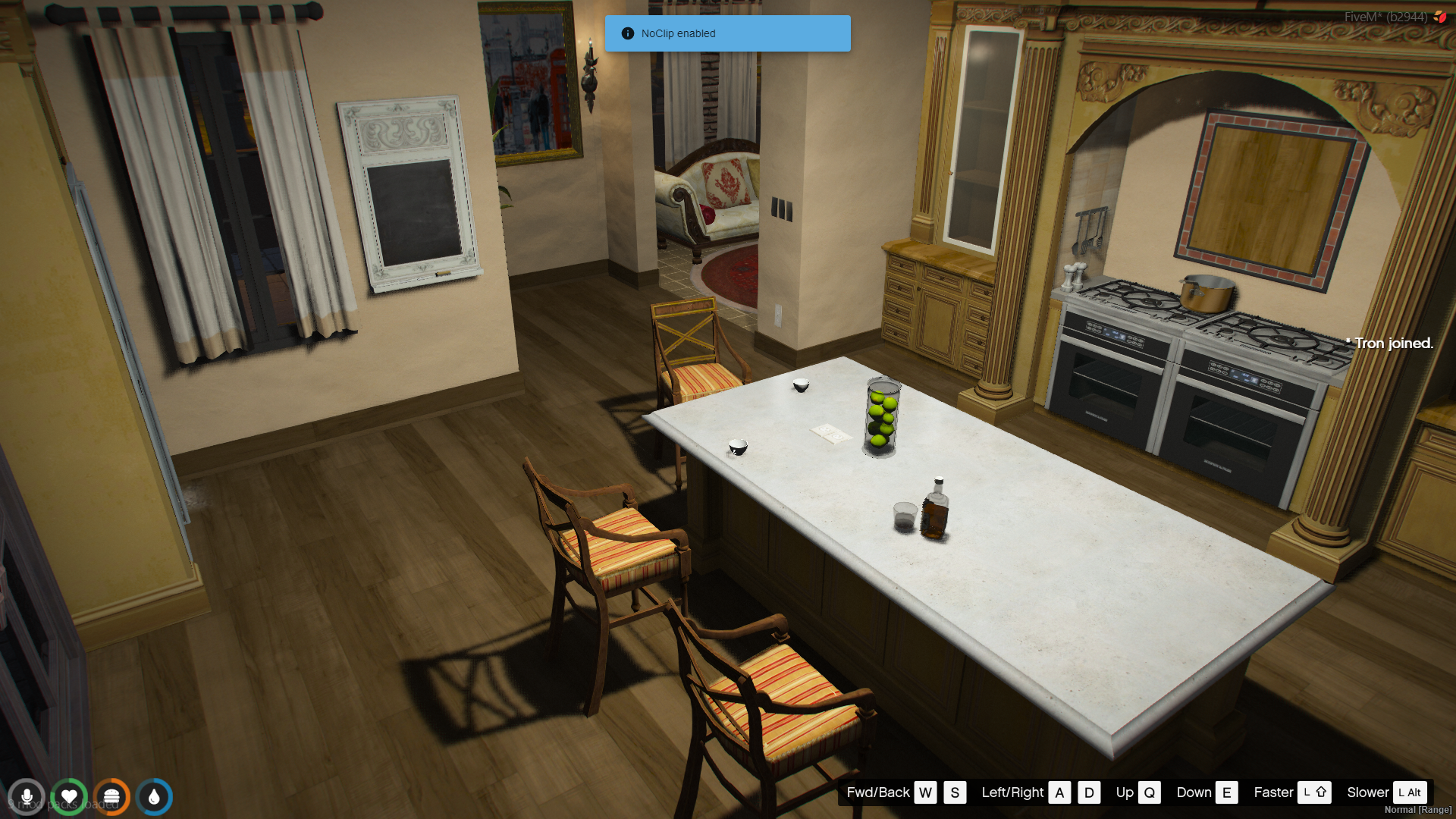
Task: Dismiss the NoClip enabled notification
Action: coord(726,33)
